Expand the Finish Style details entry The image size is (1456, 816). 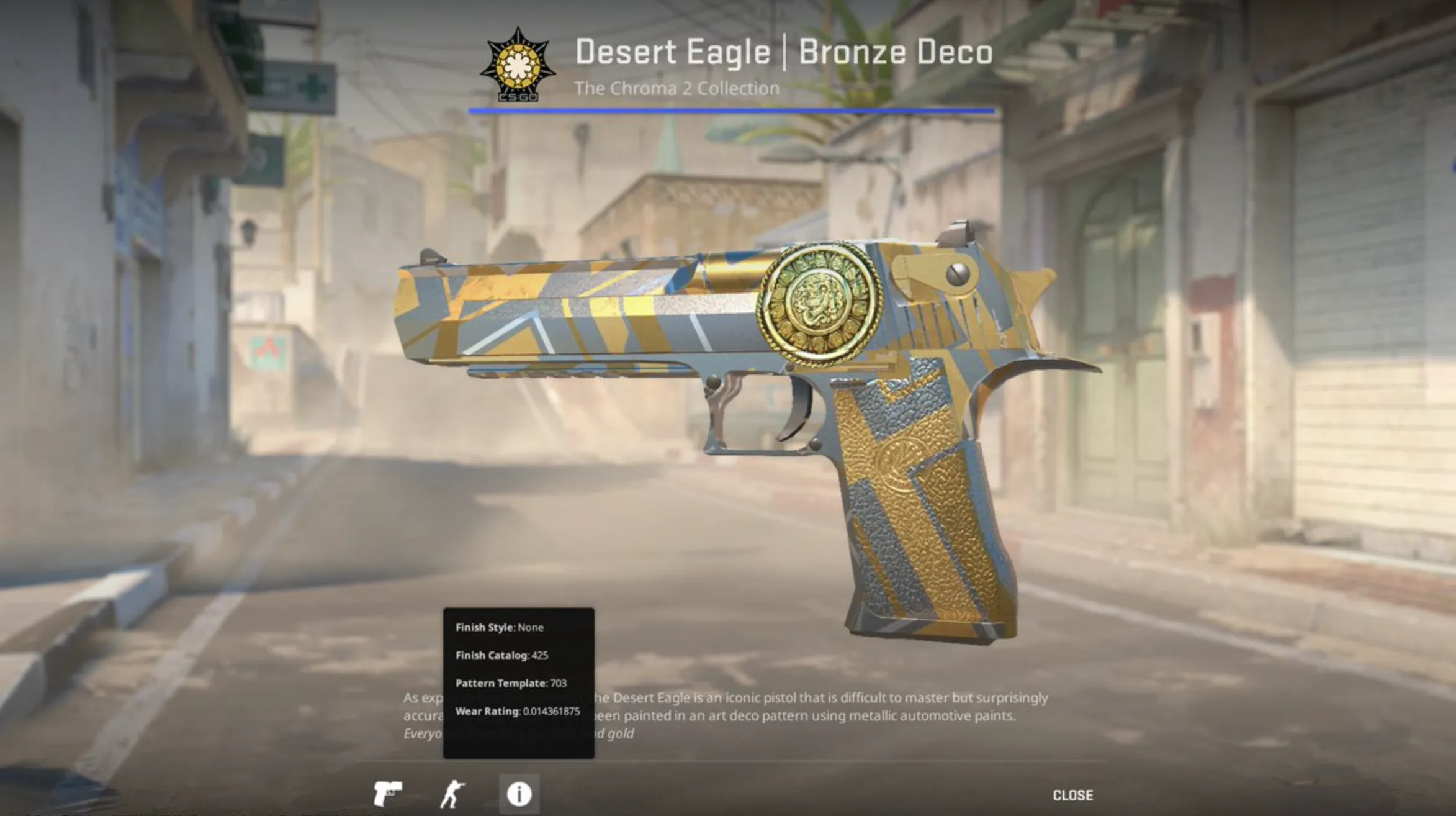(x=499, y=628)
